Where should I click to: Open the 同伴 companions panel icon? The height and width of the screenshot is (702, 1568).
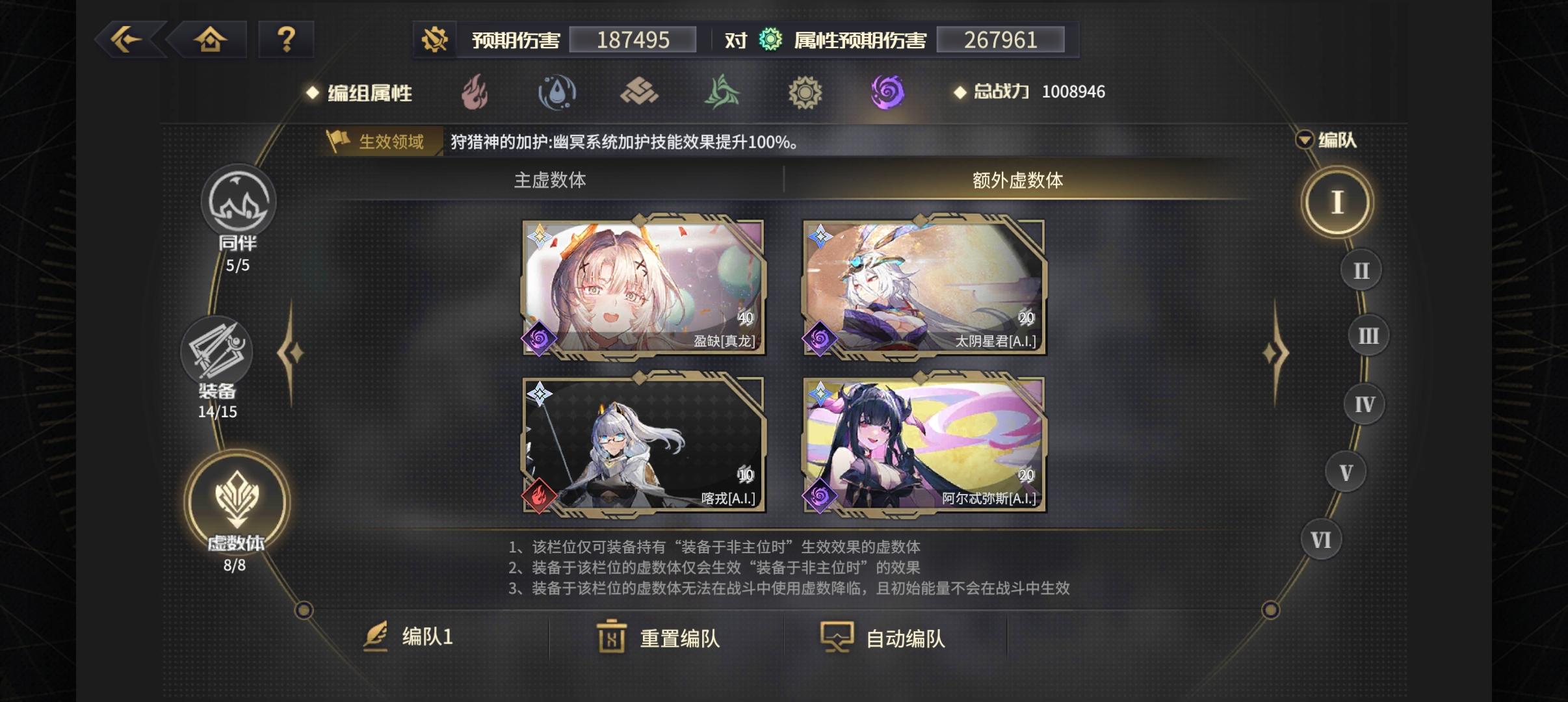coord(239,203)
